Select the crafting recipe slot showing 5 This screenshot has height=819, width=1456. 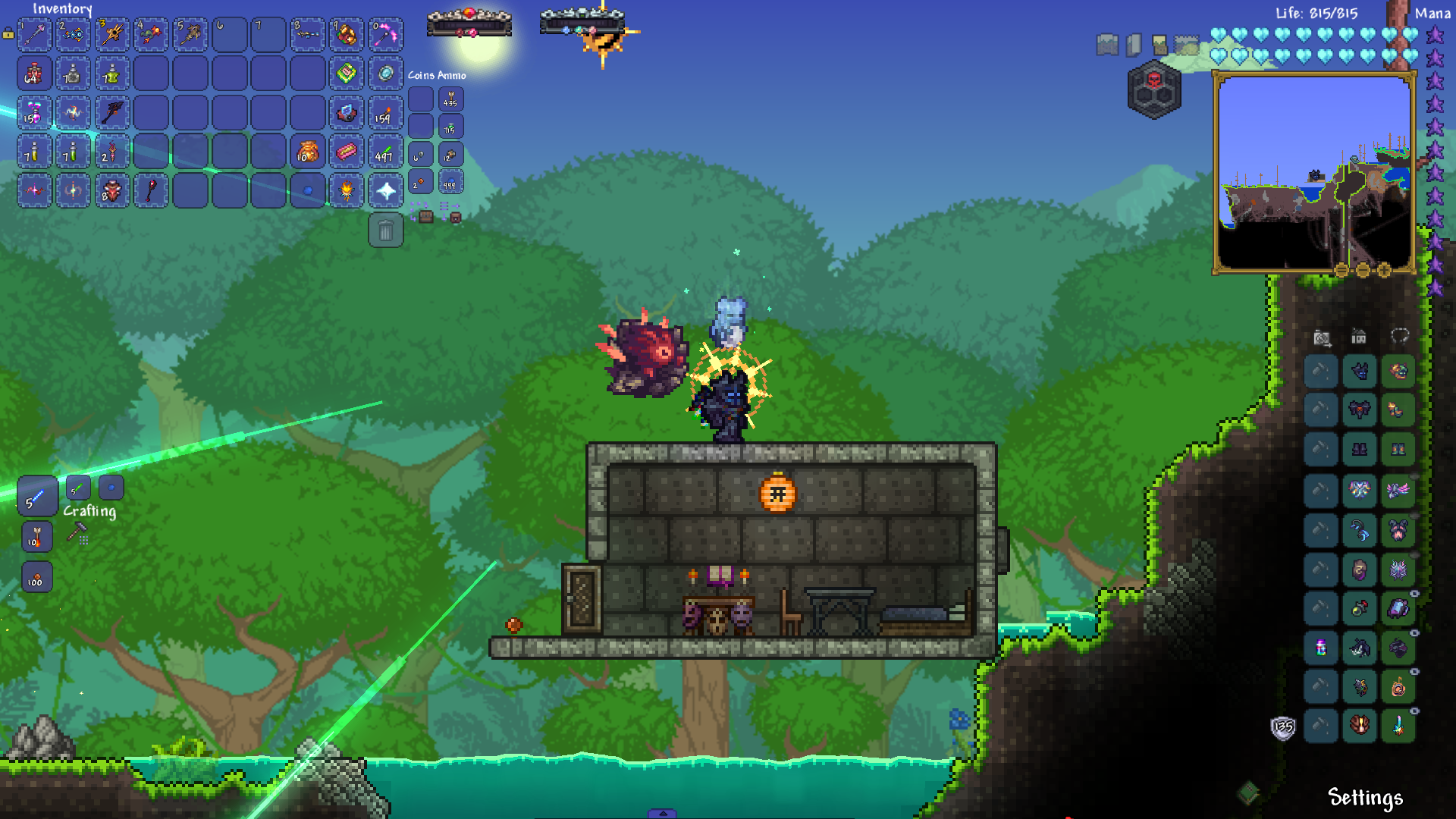(36, 496)
